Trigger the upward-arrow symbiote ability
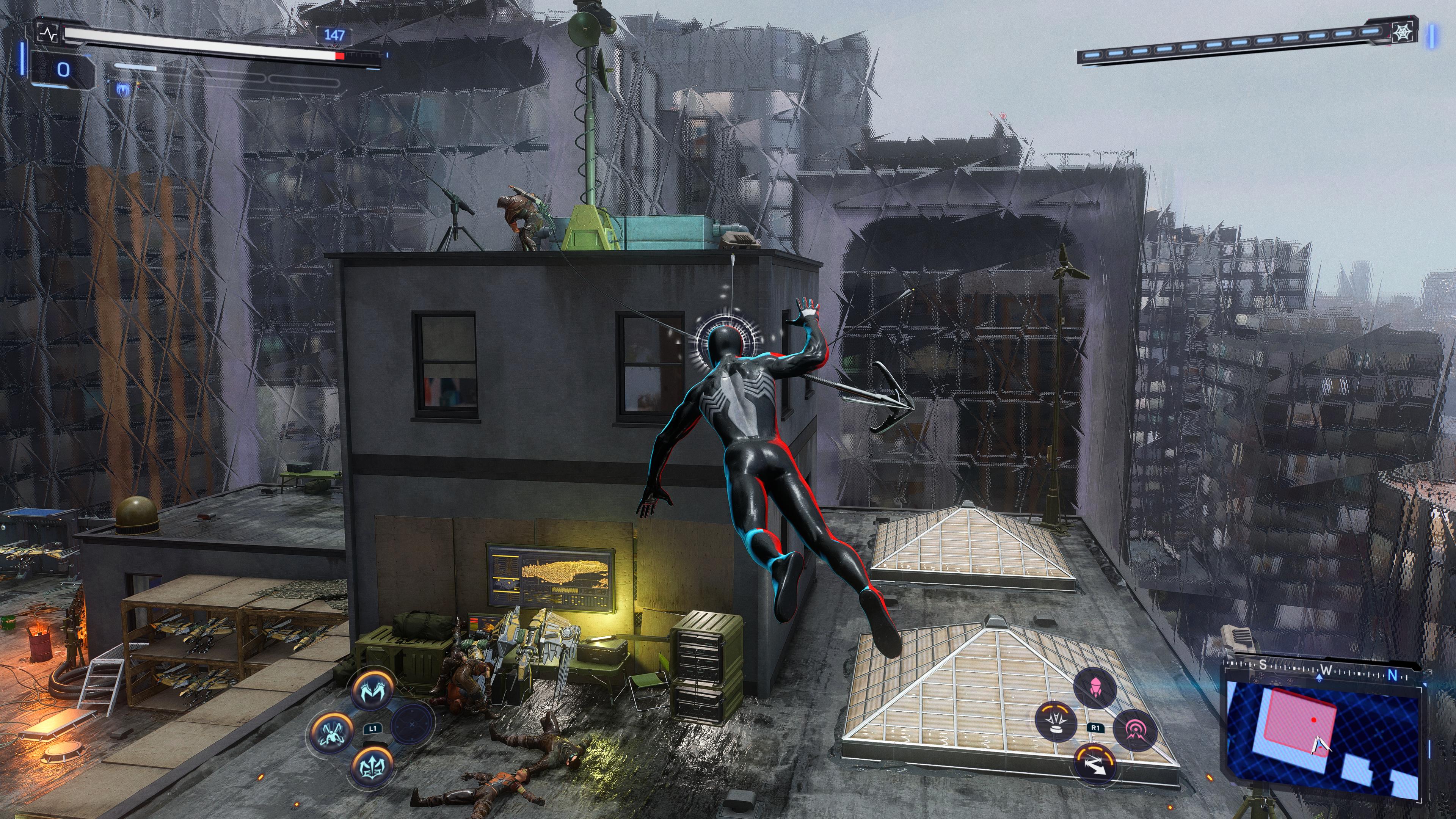Viewport: 1456px width, 819px height. [x=372, y=766]
